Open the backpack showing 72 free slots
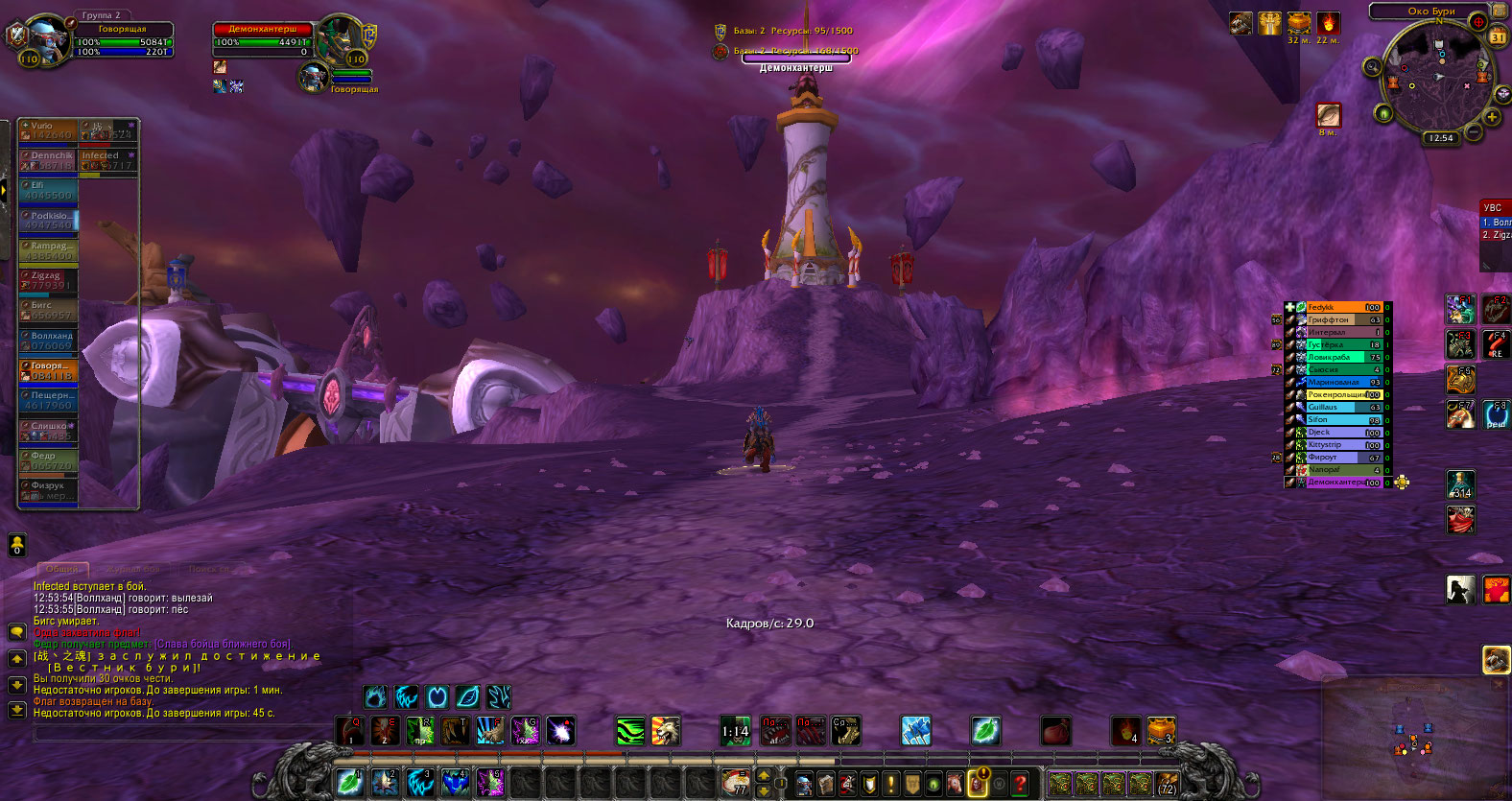The width and height of the screenshot is (1512, 801). tap(1167, 784)
